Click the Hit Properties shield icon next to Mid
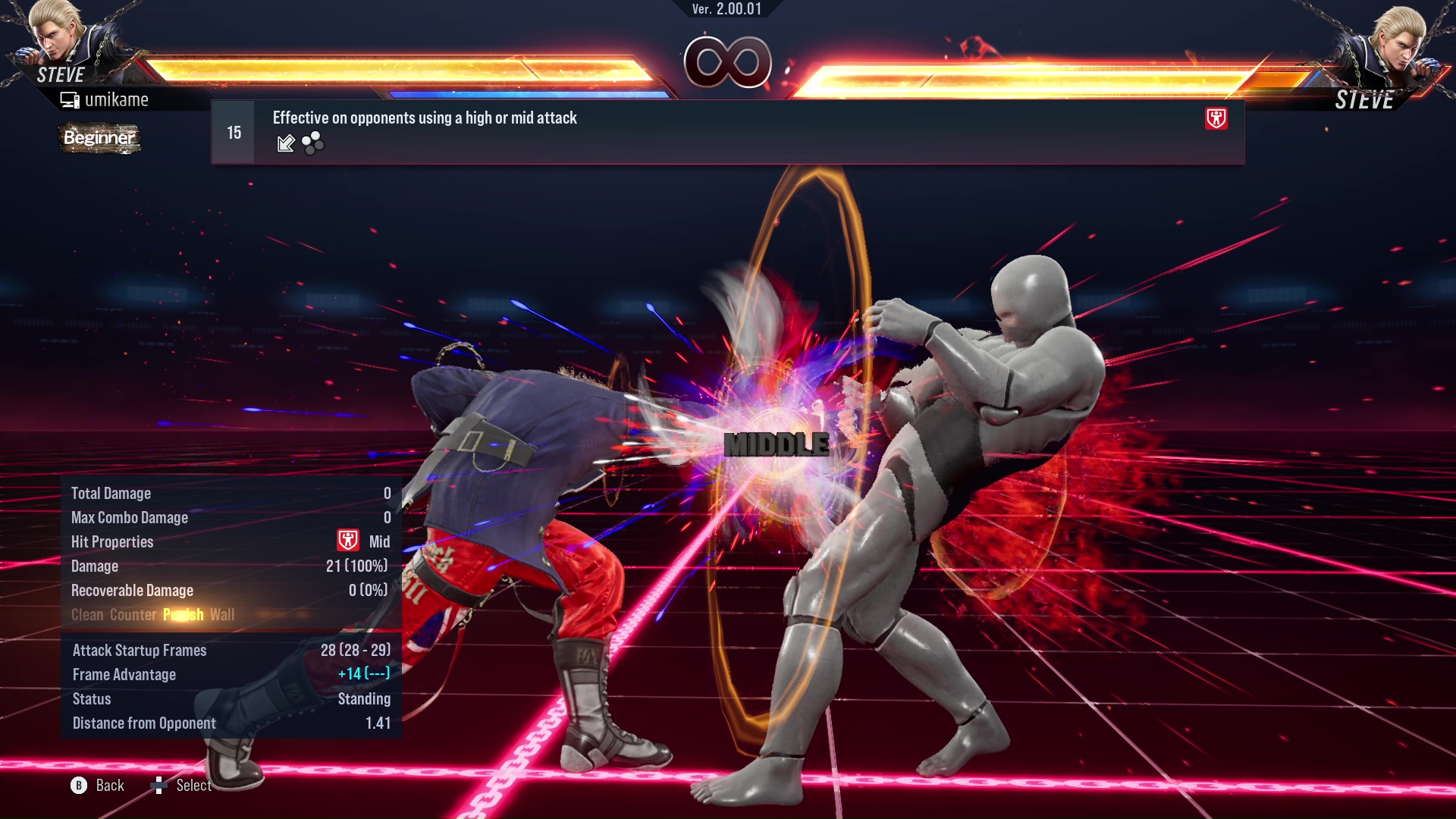Screen dimensions: 1456x819 (x=348, y=541)
